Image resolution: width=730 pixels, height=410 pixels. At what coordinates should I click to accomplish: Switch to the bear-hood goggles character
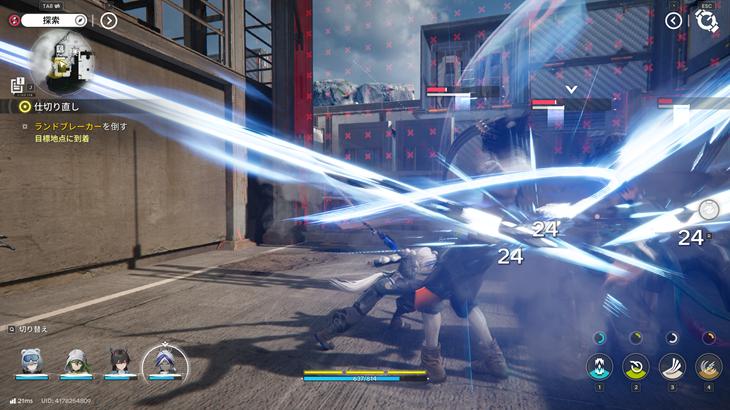[x=30, y=361]
